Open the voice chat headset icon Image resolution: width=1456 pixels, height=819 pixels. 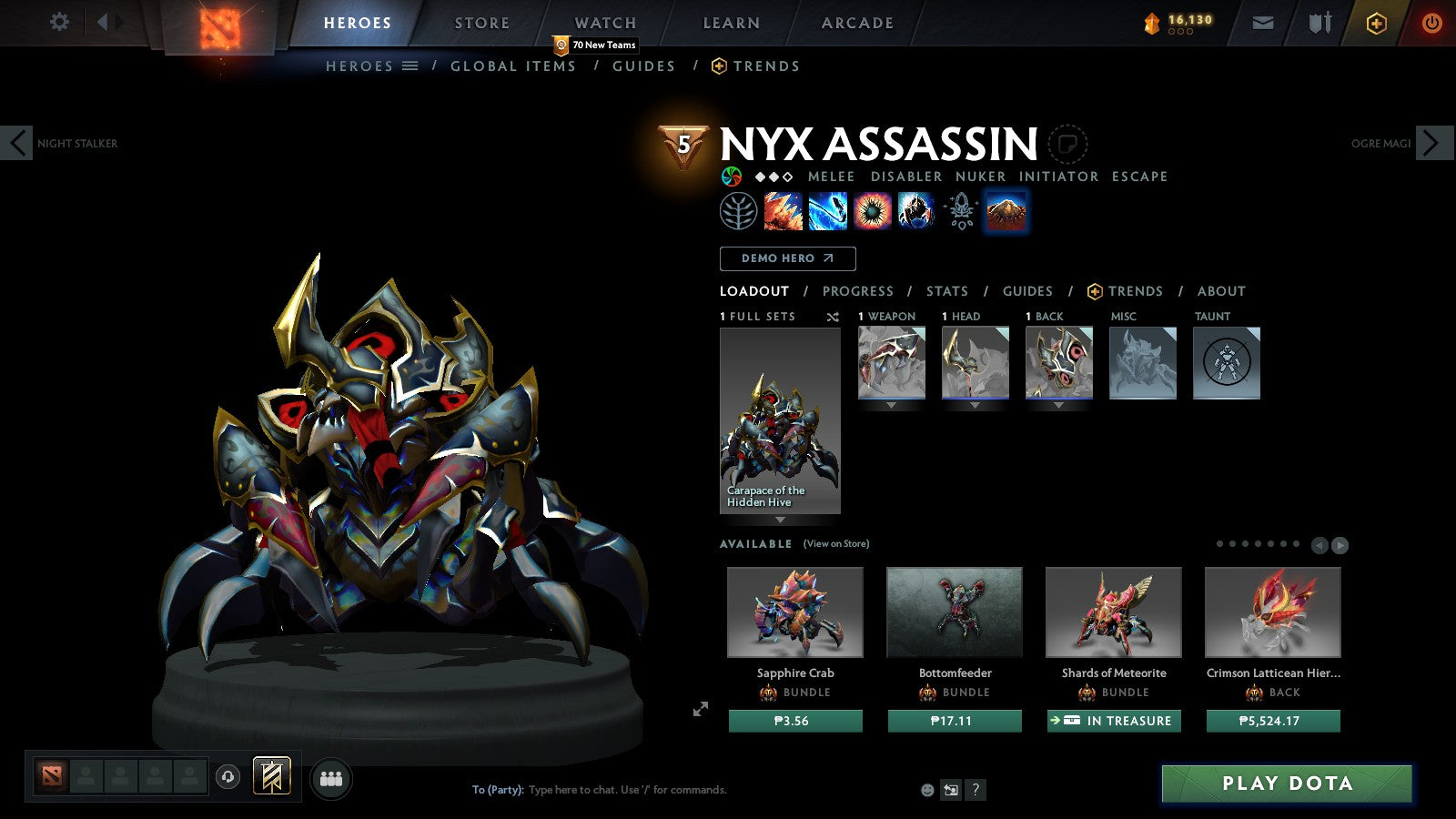(227, 778)
